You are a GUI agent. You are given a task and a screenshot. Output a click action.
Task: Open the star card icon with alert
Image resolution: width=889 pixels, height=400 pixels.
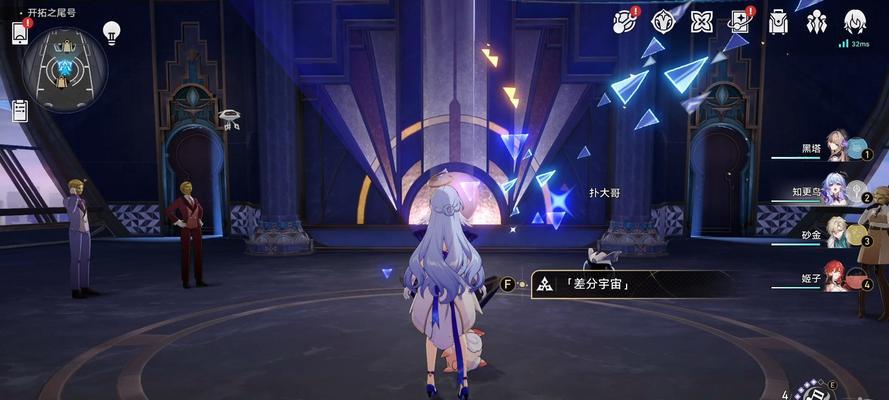[741, 21]
